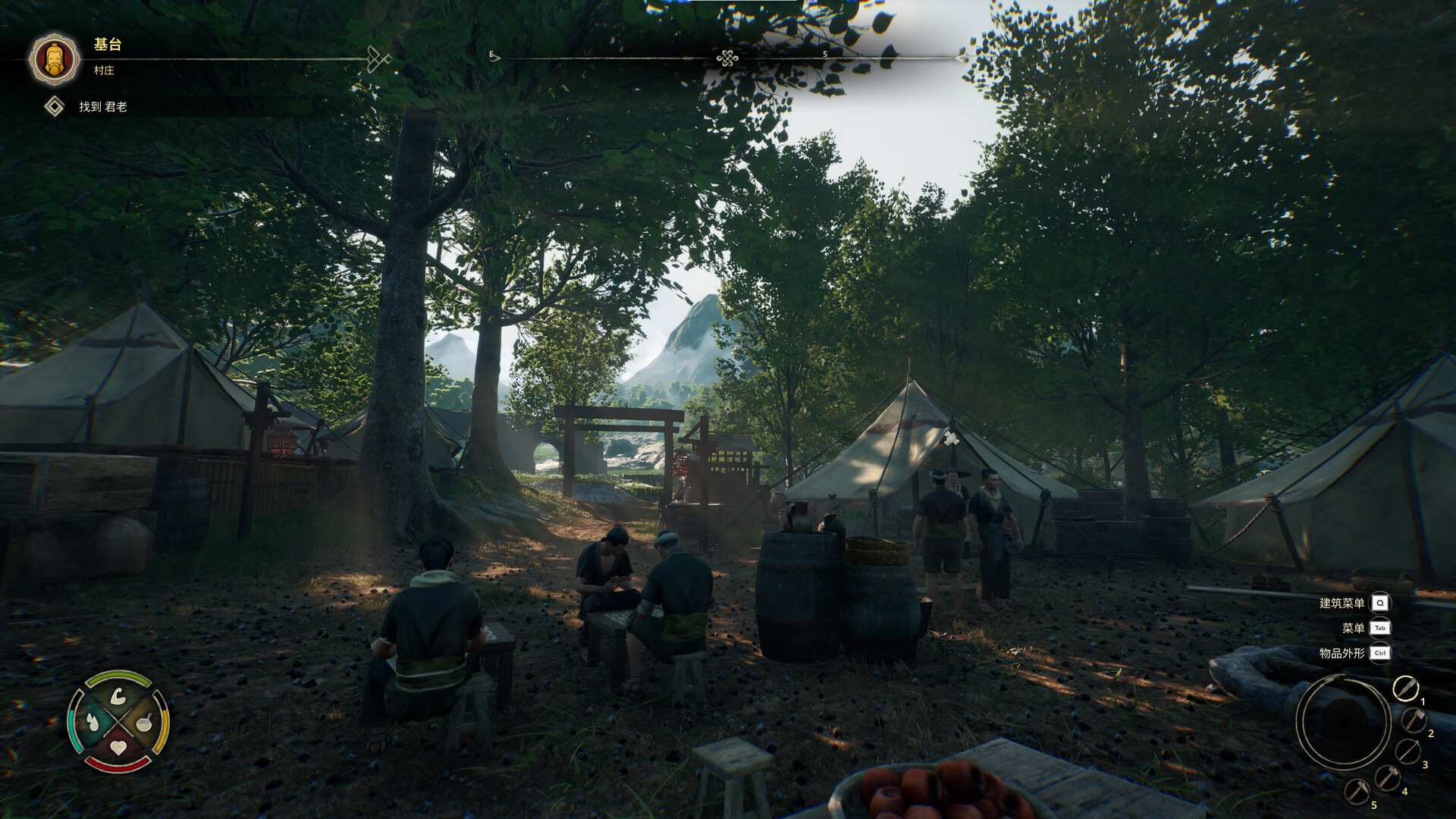Select the hammer in hotbar slot 4
This screenshot has height=819, width=1456.
click(1388, 778)
